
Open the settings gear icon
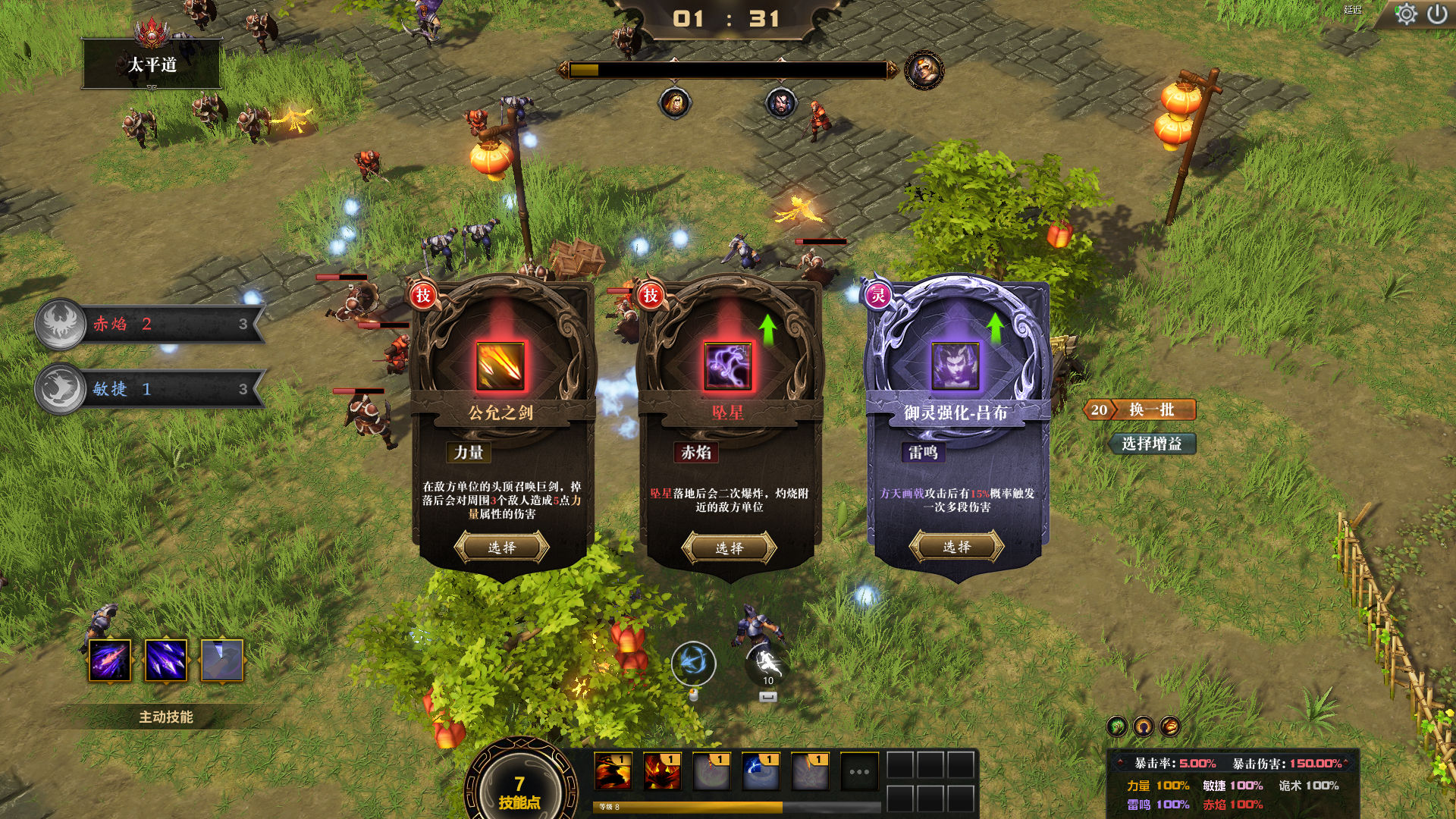coord(1405,14)
